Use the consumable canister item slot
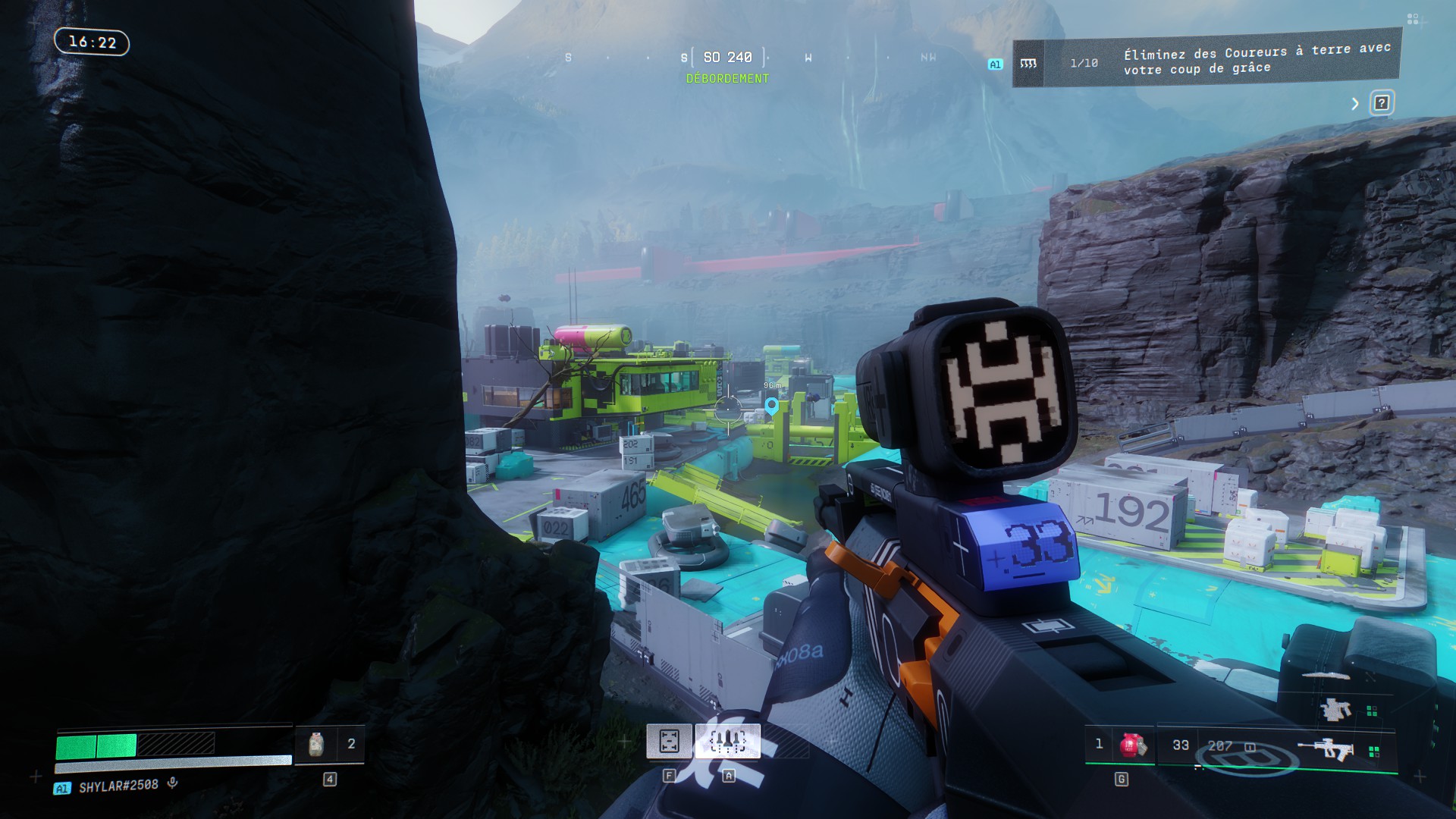This screenshot has width=1456, height=819. coord(317,744)
